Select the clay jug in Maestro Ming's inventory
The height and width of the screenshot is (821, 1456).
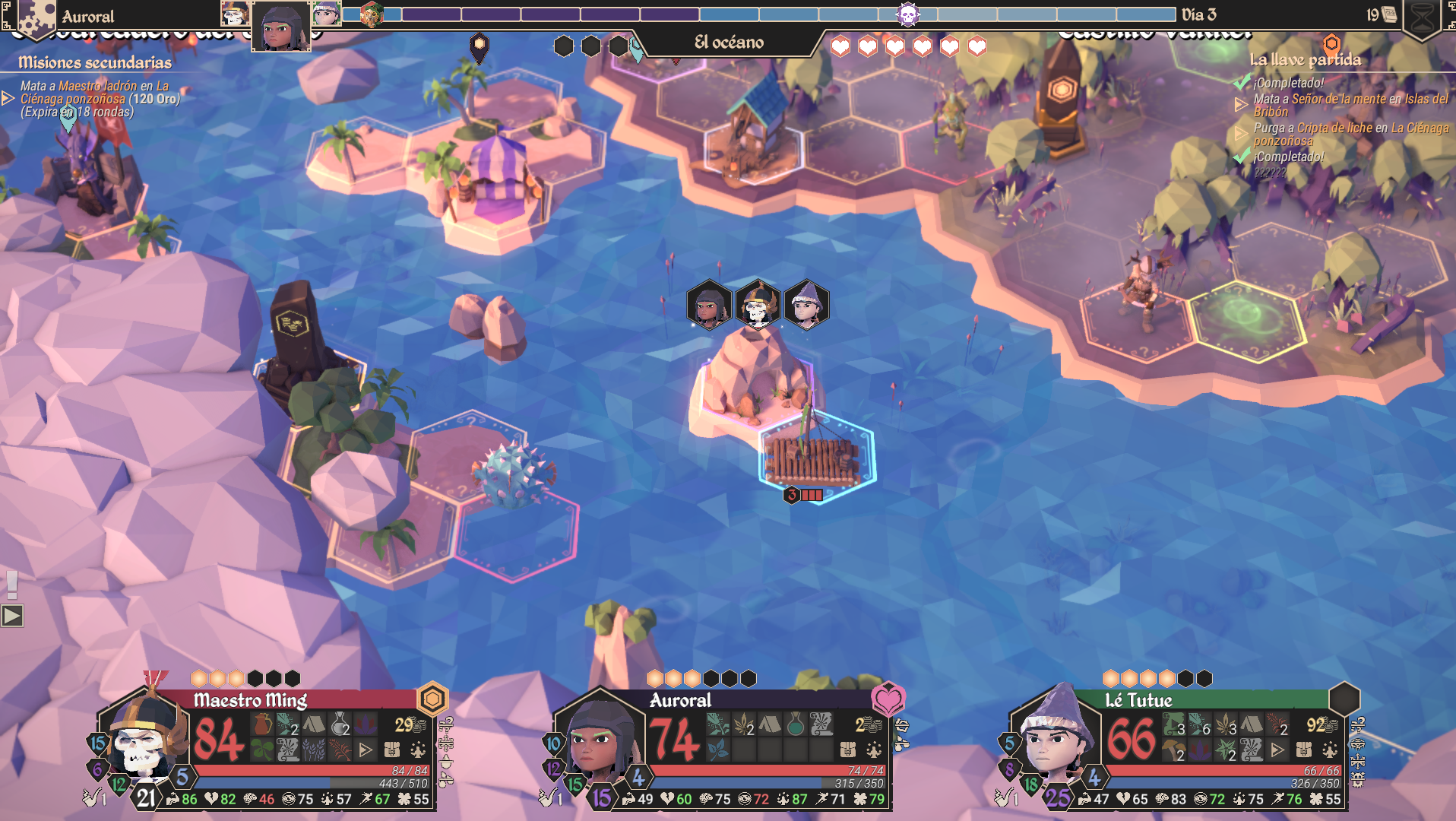pos(262,724)
